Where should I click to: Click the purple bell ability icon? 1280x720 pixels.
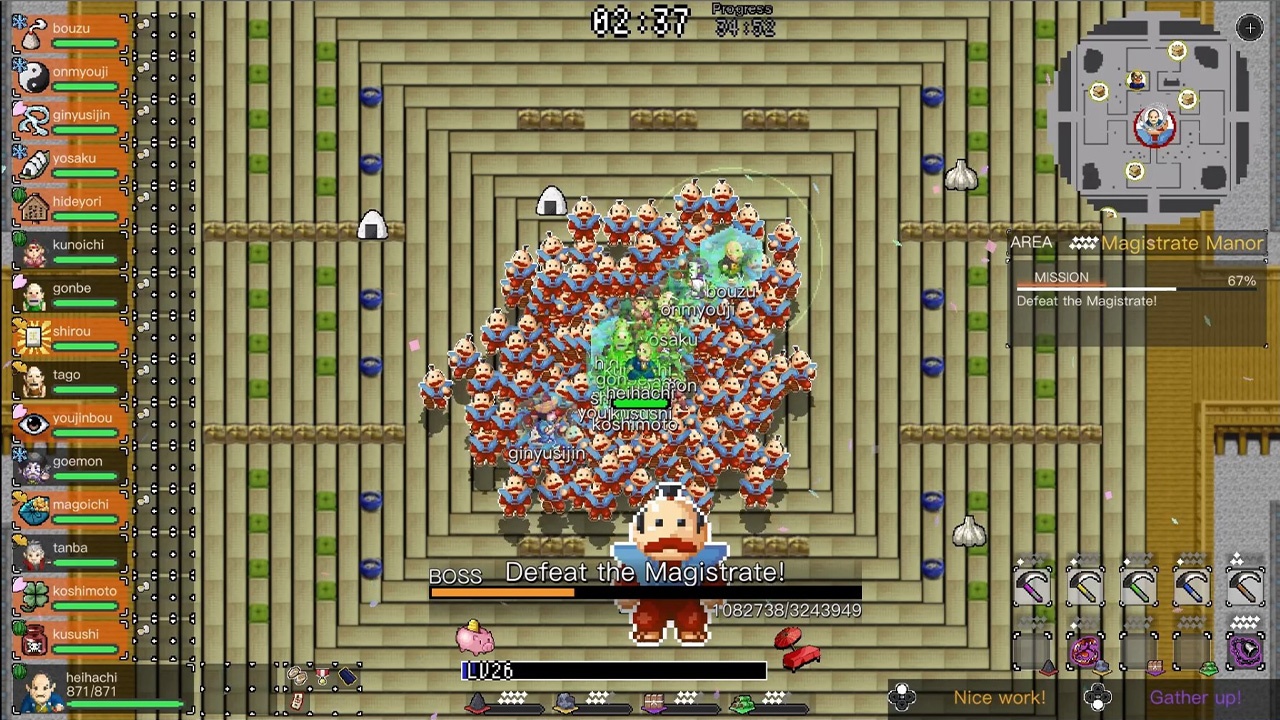click(x=1246, y=650)
